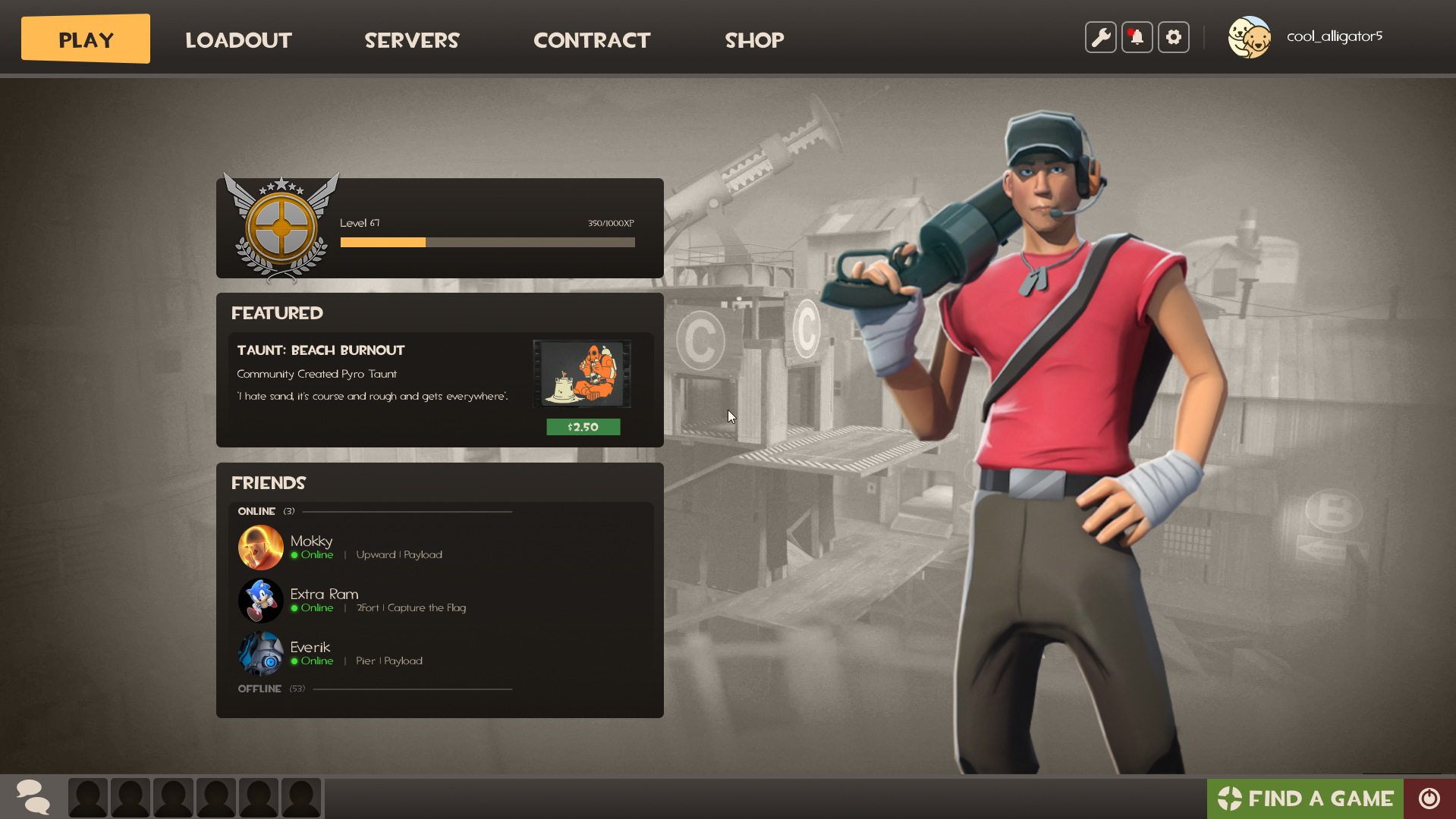
Task: Toggle Everik's green online indicator
Action: [295, 661]
